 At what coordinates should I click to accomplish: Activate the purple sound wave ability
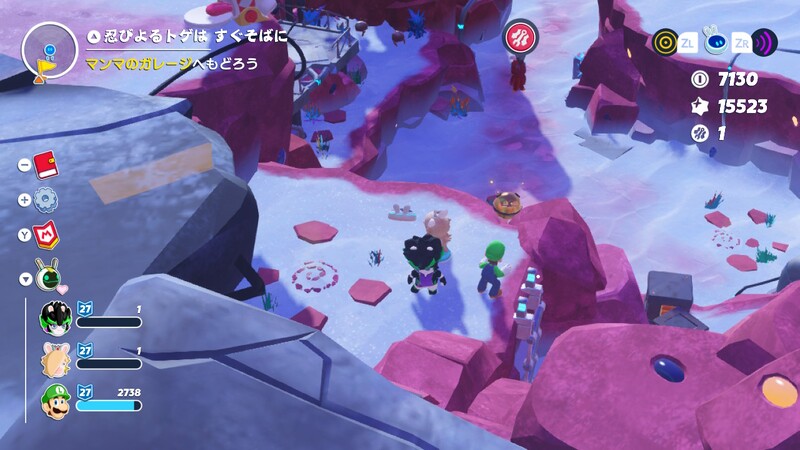[x=765, y=42]
